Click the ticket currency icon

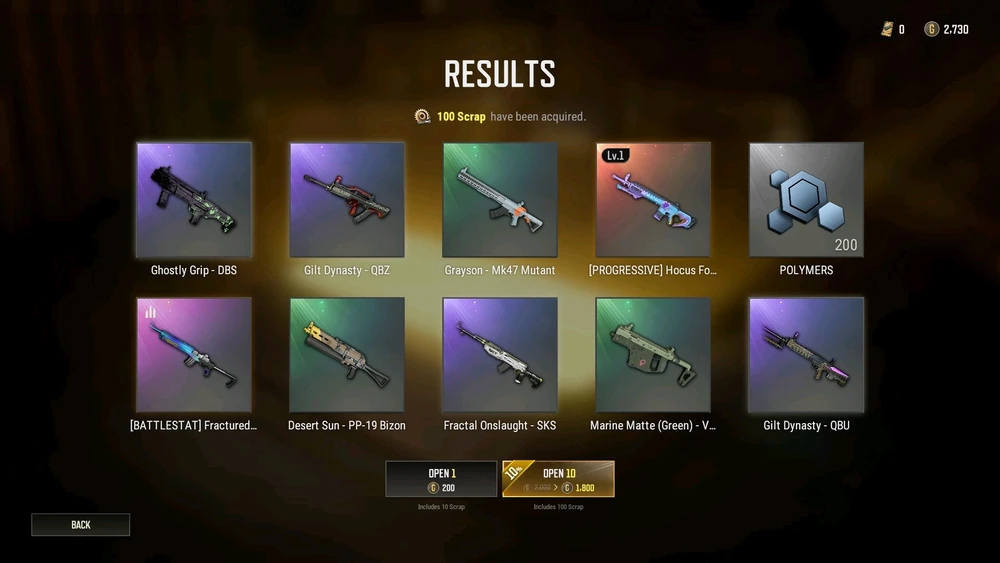point(886,29)
